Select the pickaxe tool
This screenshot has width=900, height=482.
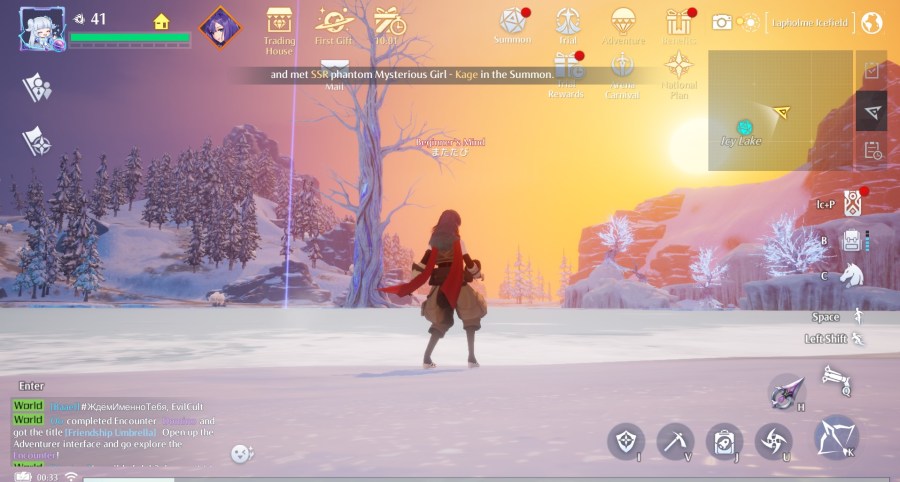(675, 441)
